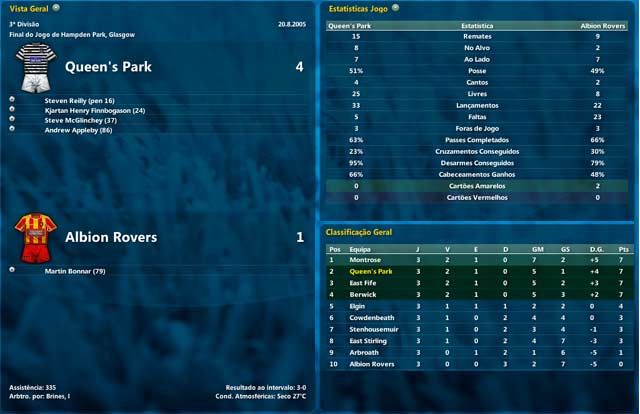Open Stenhousemuir from the classification
Image resolution: width=640 pixels, height=414 pixels.
374,329
